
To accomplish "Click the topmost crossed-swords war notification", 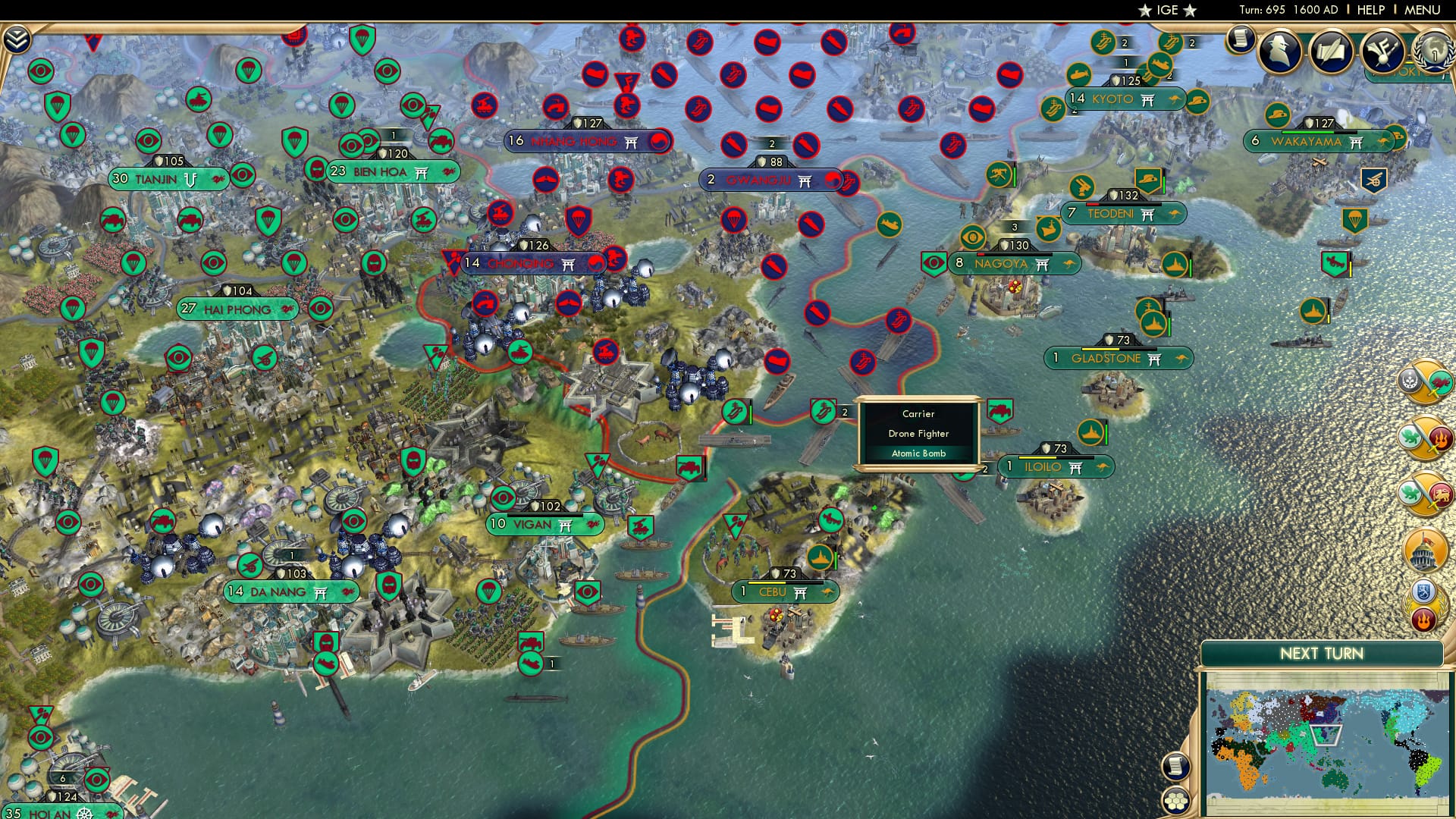I will pyautogui.click(x=1424, y=383).
